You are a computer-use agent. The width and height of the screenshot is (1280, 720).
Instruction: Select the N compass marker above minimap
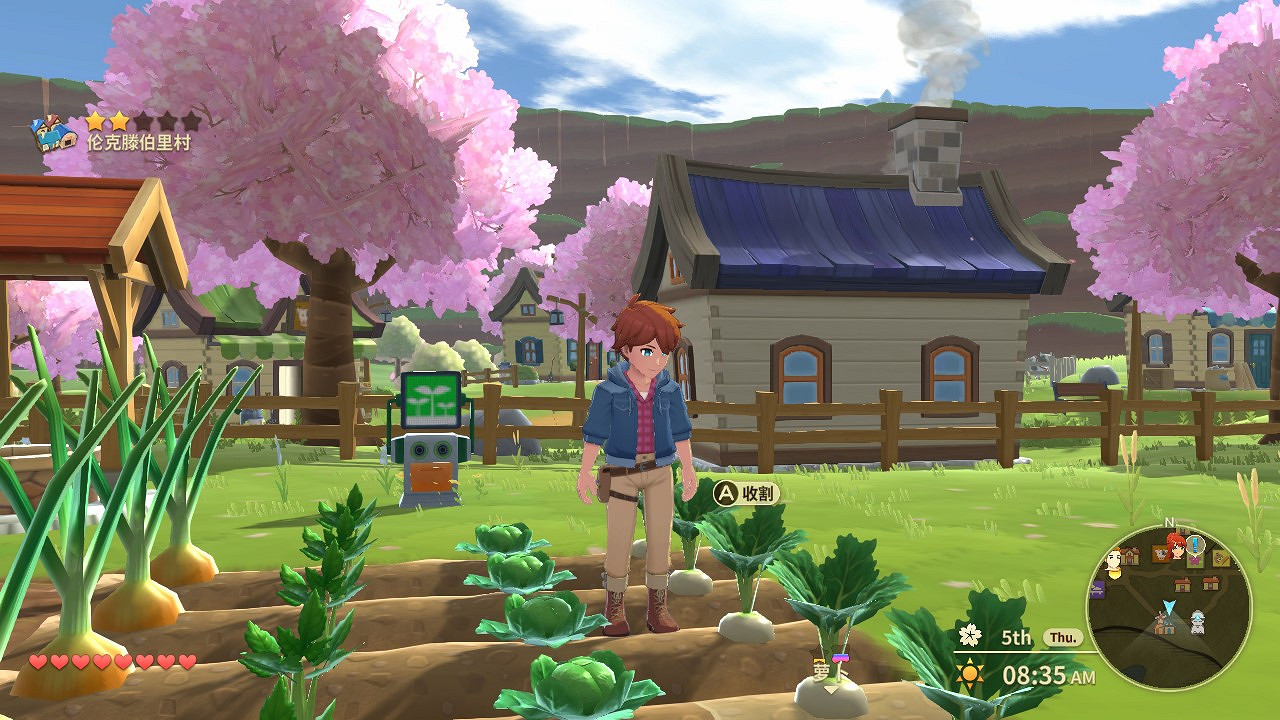pos(1172,523)
